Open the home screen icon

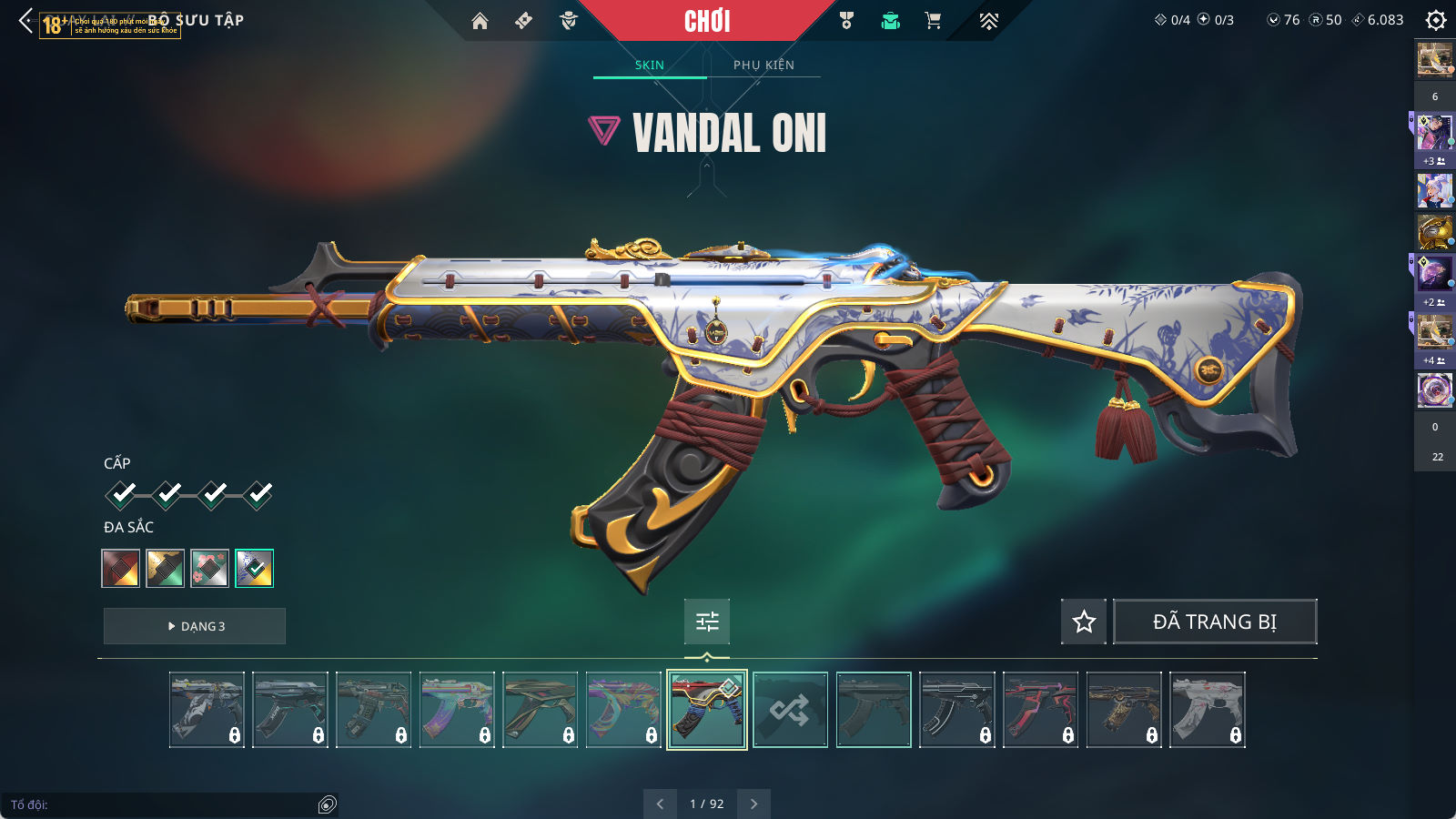(x=480, y=21)
